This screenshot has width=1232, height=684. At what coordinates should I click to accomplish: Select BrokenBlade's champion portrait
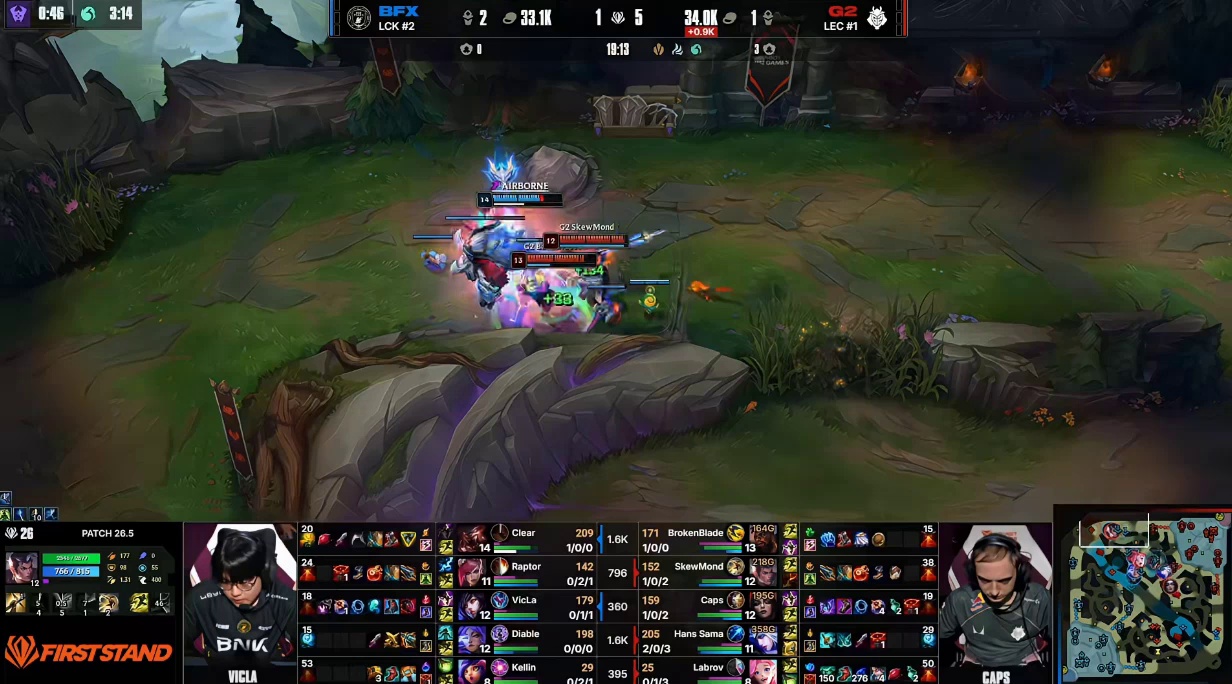[763, 539]
